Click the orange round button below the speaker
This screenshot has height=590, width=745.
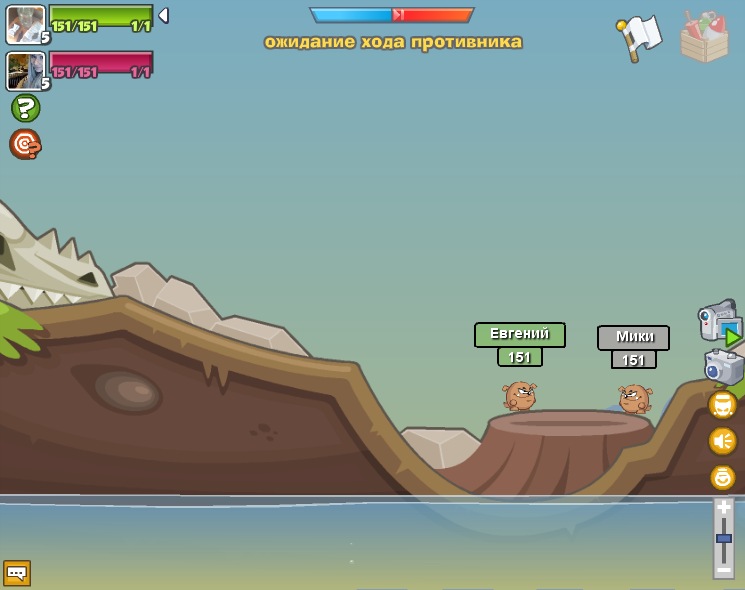click(x=722, y=477)
